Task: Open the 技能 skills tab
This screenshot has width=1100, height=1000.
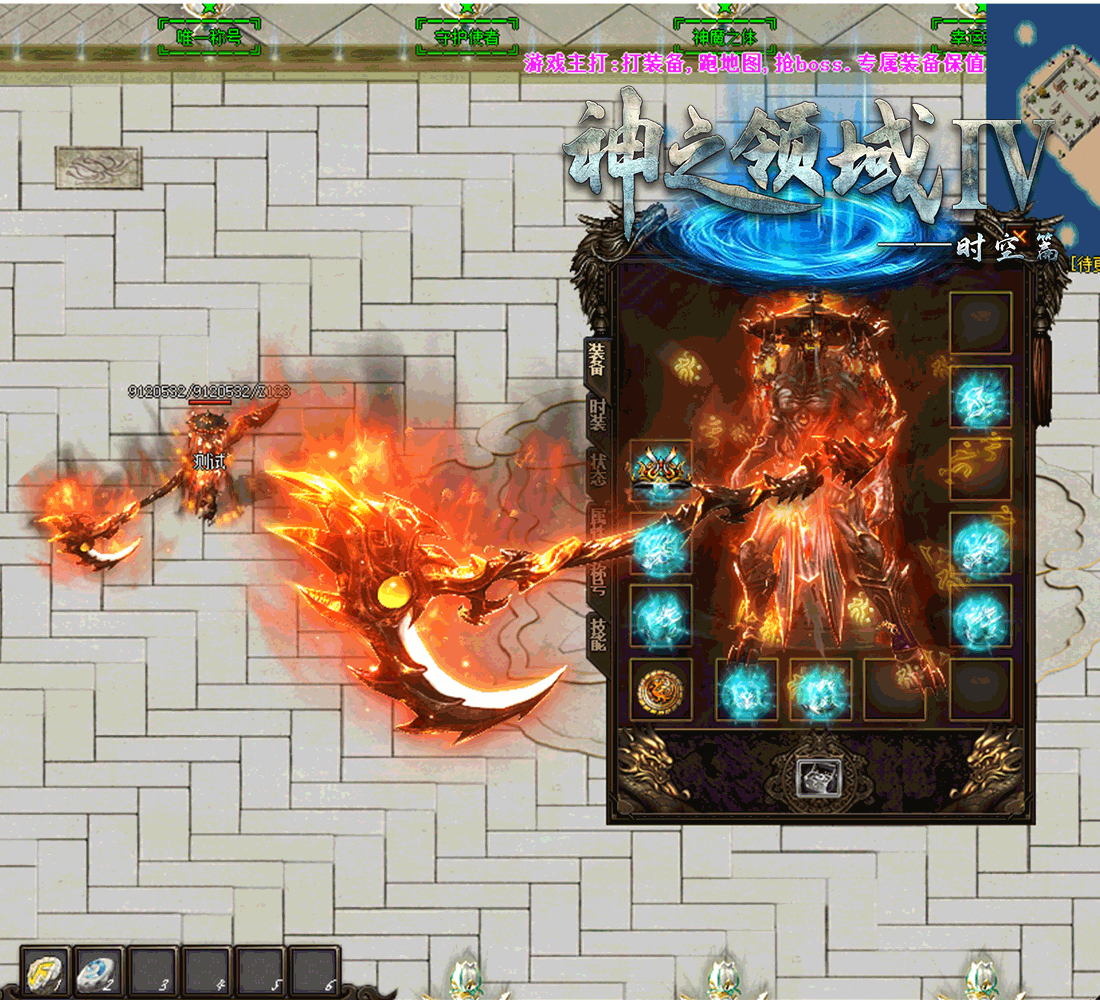Action: (598, 636)
